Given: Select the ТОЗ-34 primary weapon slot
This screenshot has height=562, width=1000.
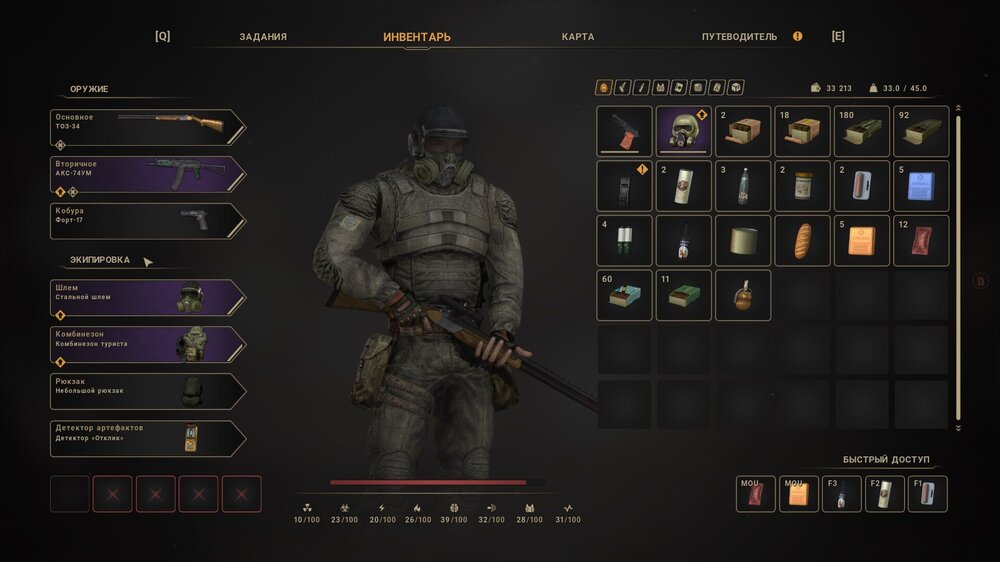Looking at the screenshot, I should [x=147, y=127].
